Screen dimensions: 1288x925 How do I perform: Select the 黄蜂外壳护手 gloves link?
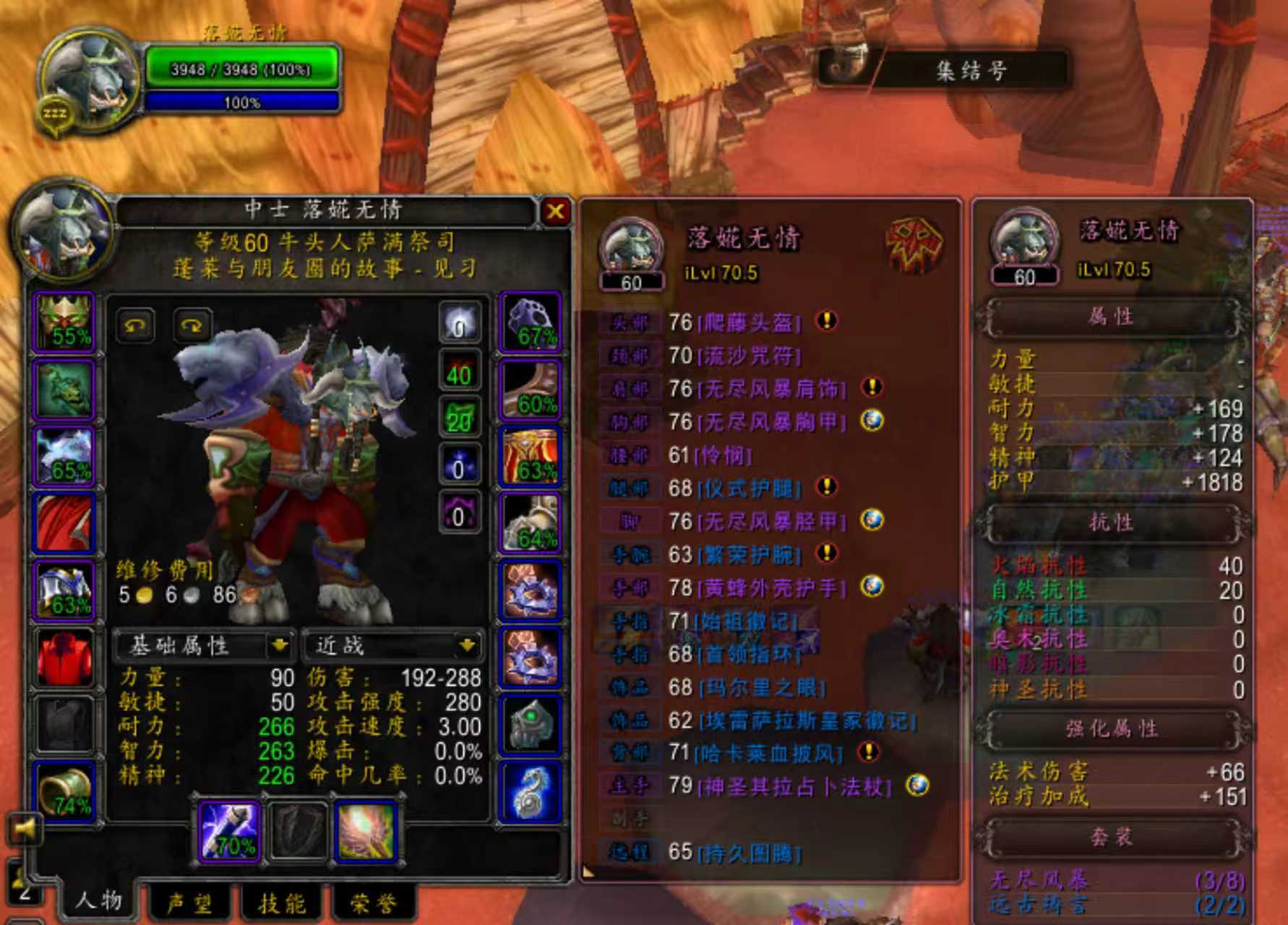coord(772,588)
